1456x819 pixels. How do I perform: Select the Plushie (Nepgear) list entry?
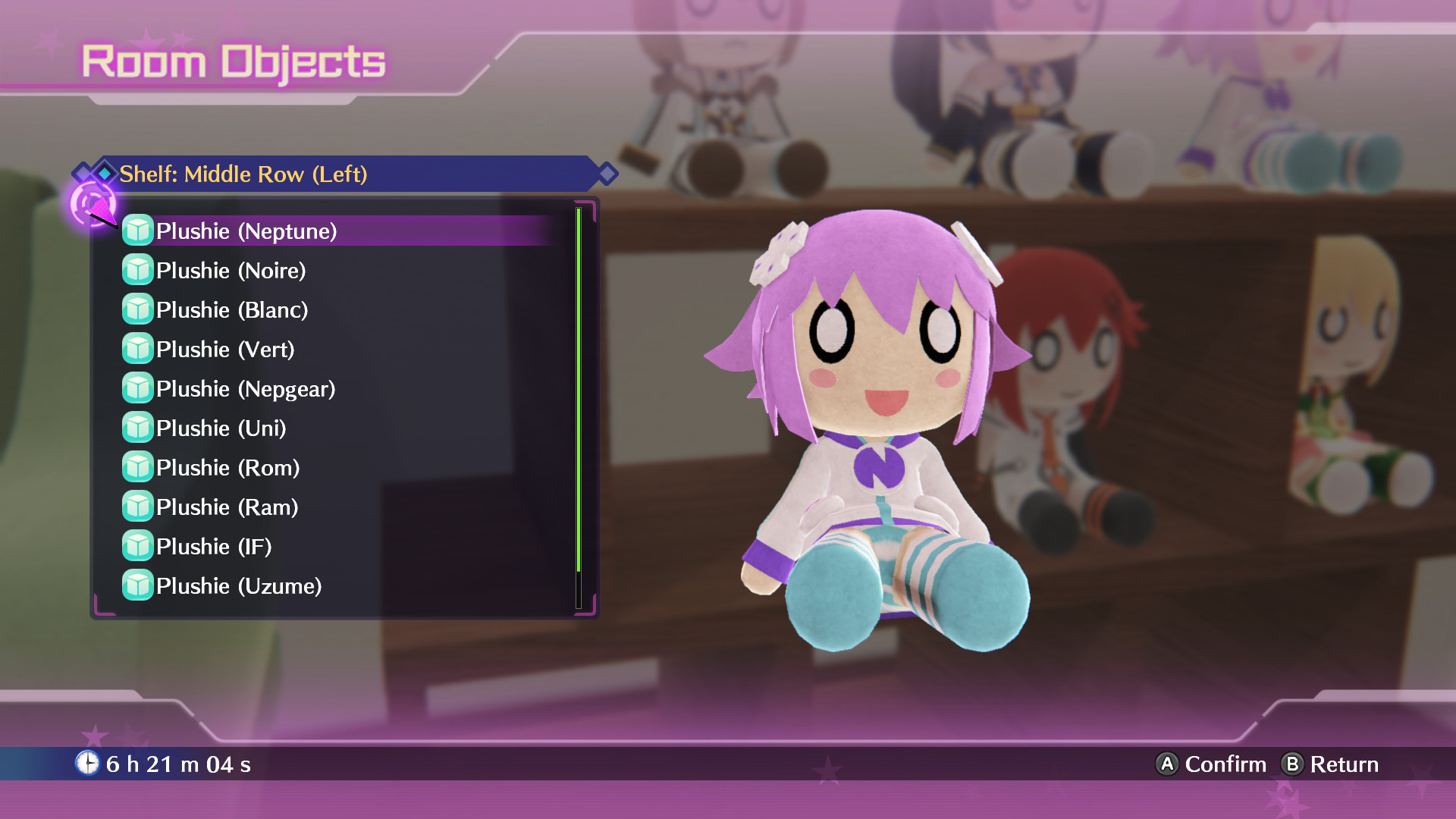point(246,388)
